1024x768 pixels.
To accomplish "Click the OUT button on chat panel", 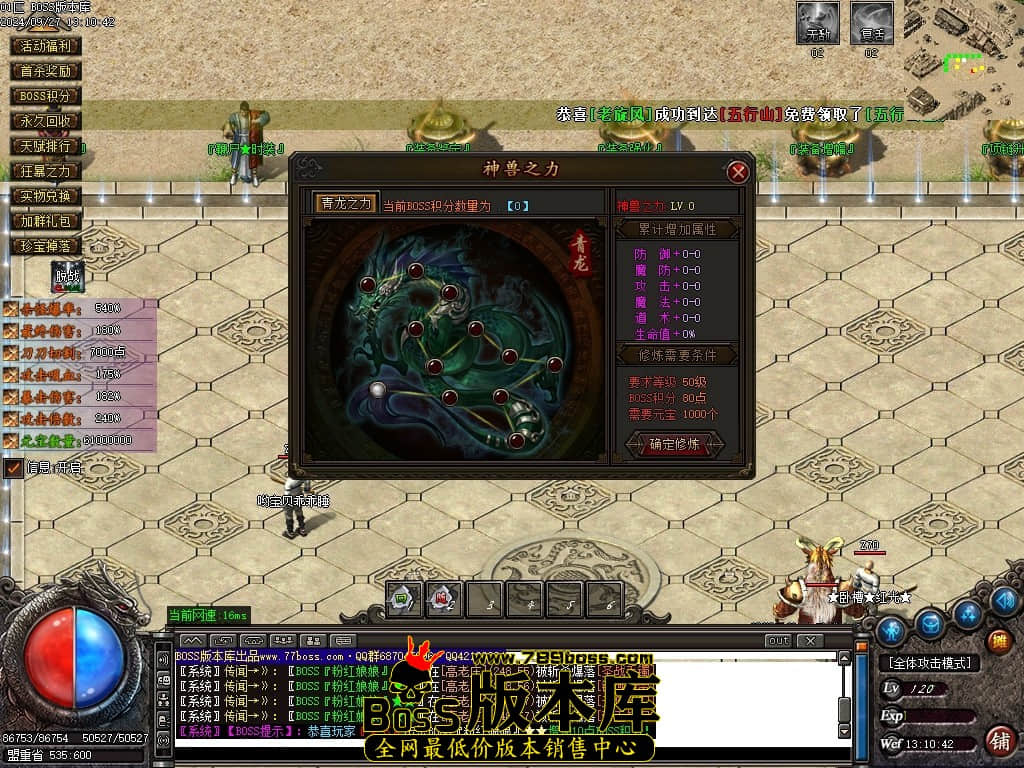I will [x=777, y=640].
